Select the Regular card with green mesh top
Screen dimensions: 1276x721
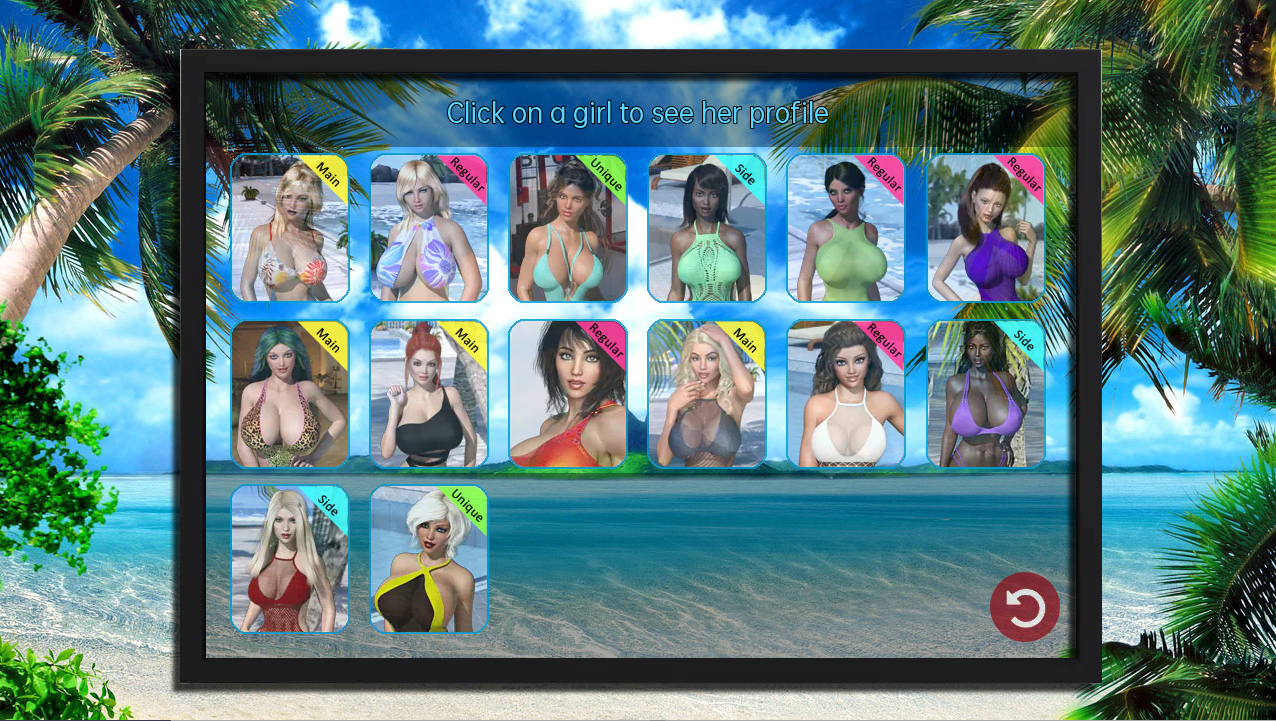[846, 228]
